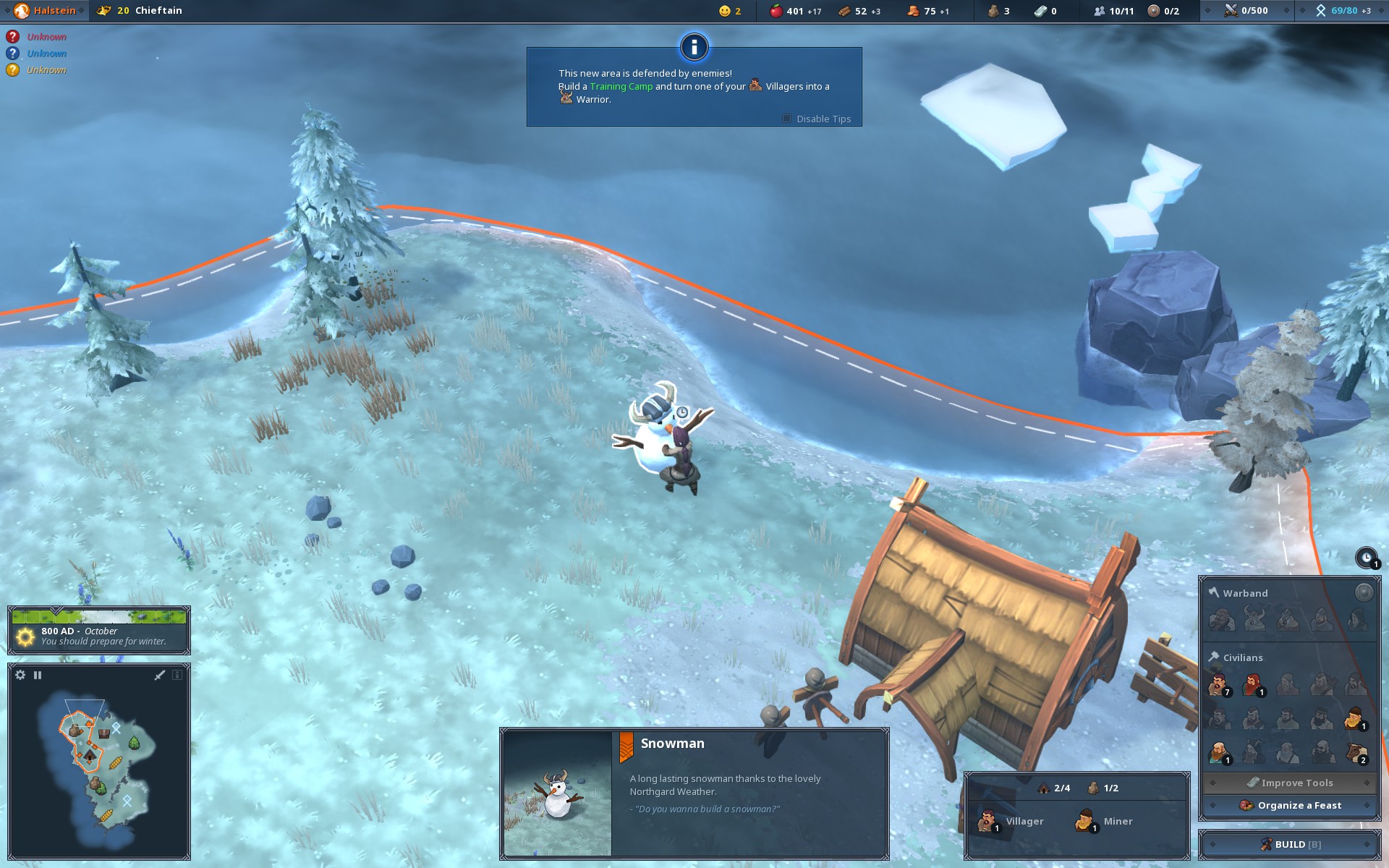Open settings via the minimap gear icon

click(x=20, y=675)
